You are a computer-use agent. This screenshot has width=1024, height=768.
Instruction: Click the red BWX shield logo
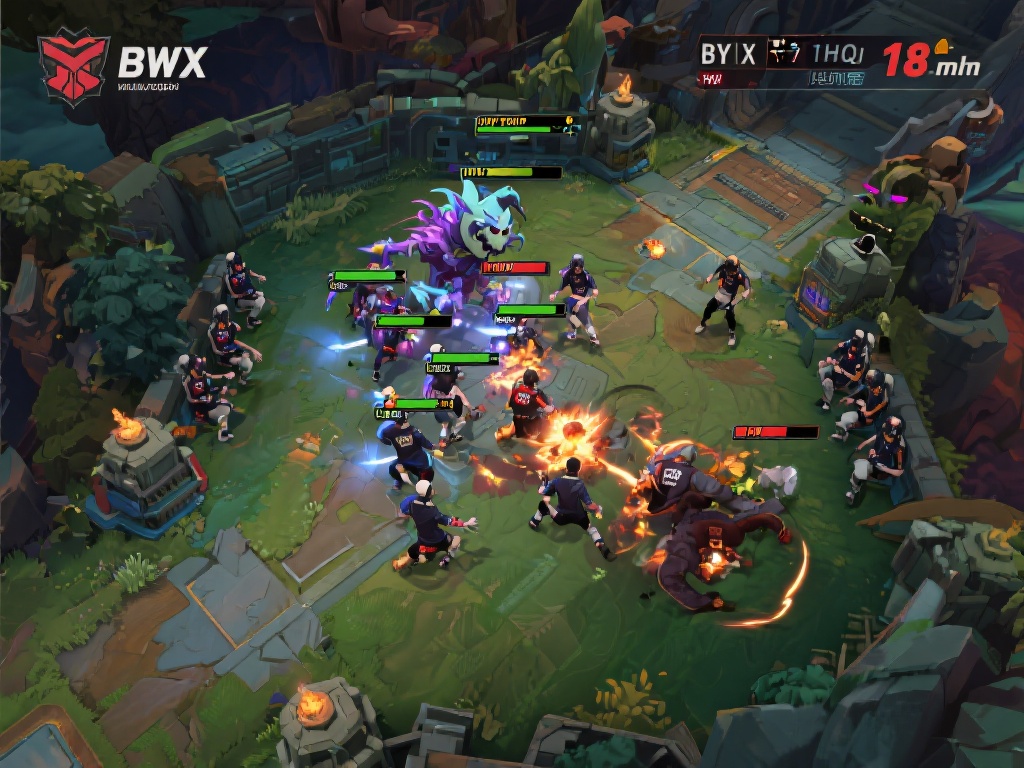pos(73,65)
